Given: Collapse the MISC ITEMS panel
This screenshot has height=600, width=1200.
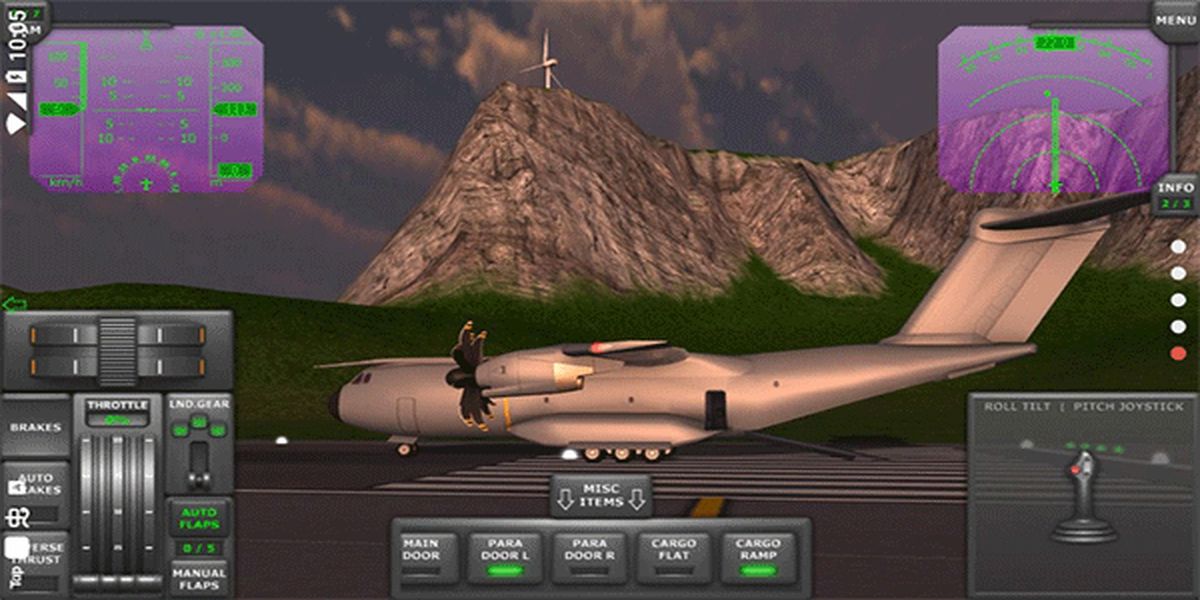Looking at the screenshot, I should [x=600, y=495].
